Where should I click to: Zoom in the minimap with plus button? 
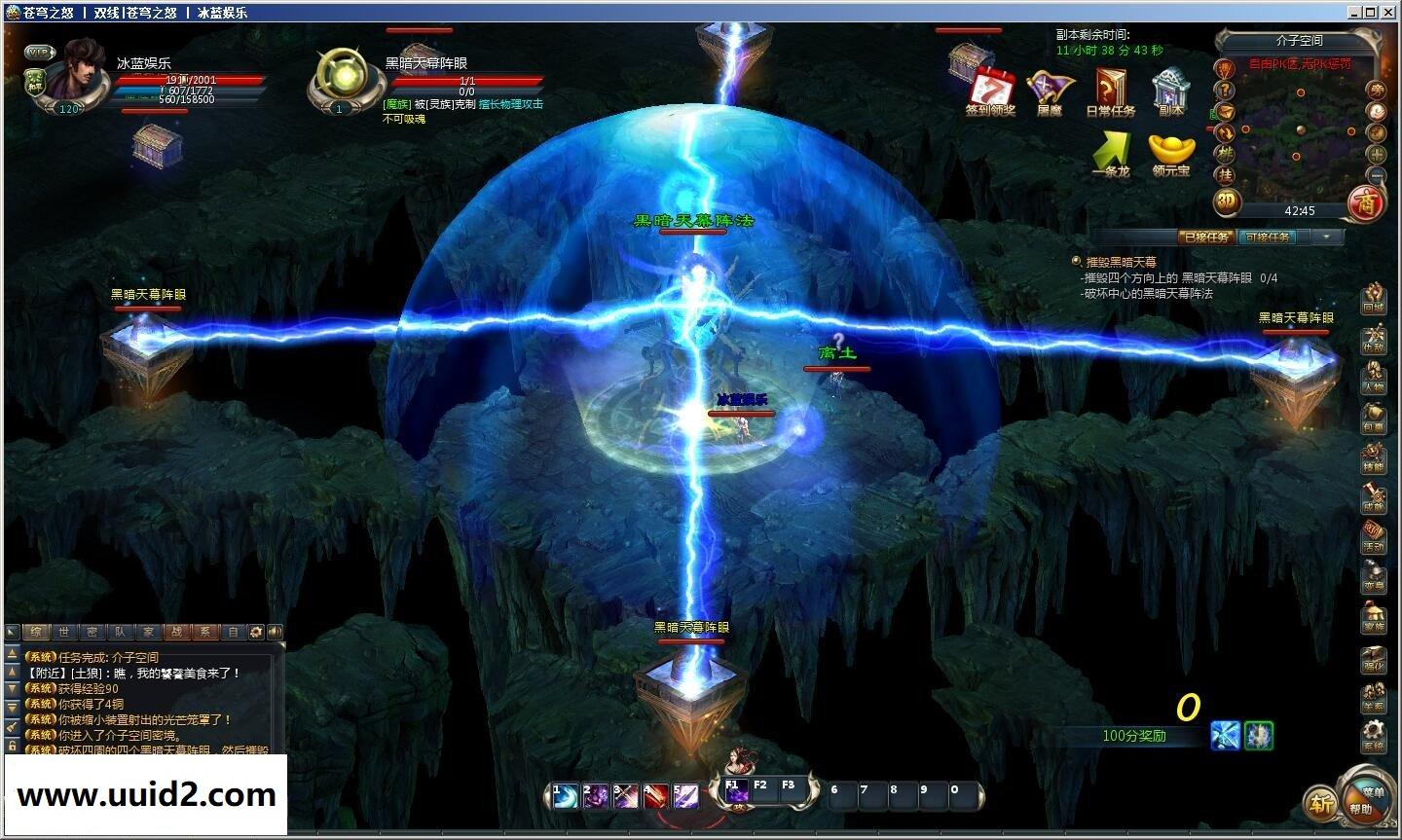tap(1377, 154)
